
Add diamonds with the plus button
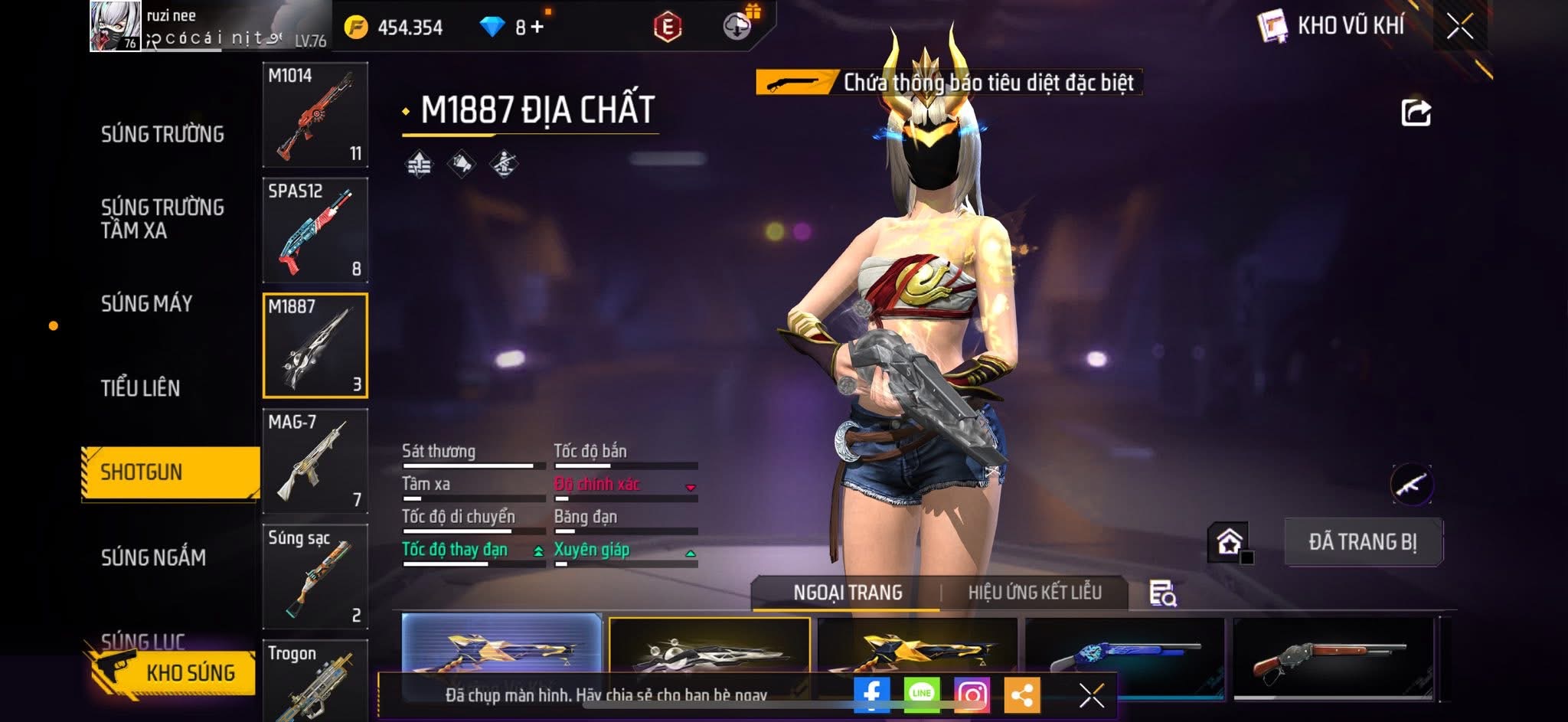tap(537, 28)
